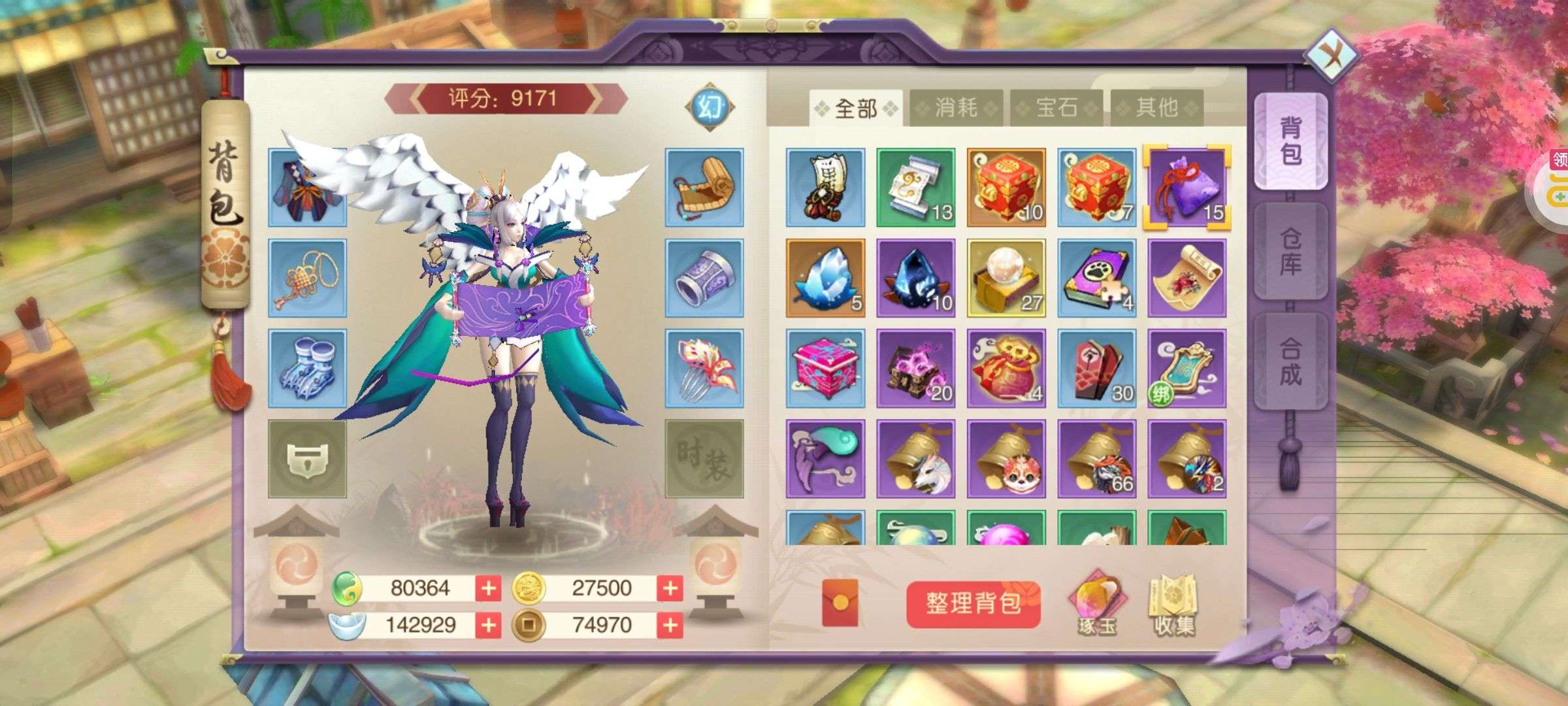Open the 合成 side tab
The height and width of the screenshot is (706, 1568).
1290,361
